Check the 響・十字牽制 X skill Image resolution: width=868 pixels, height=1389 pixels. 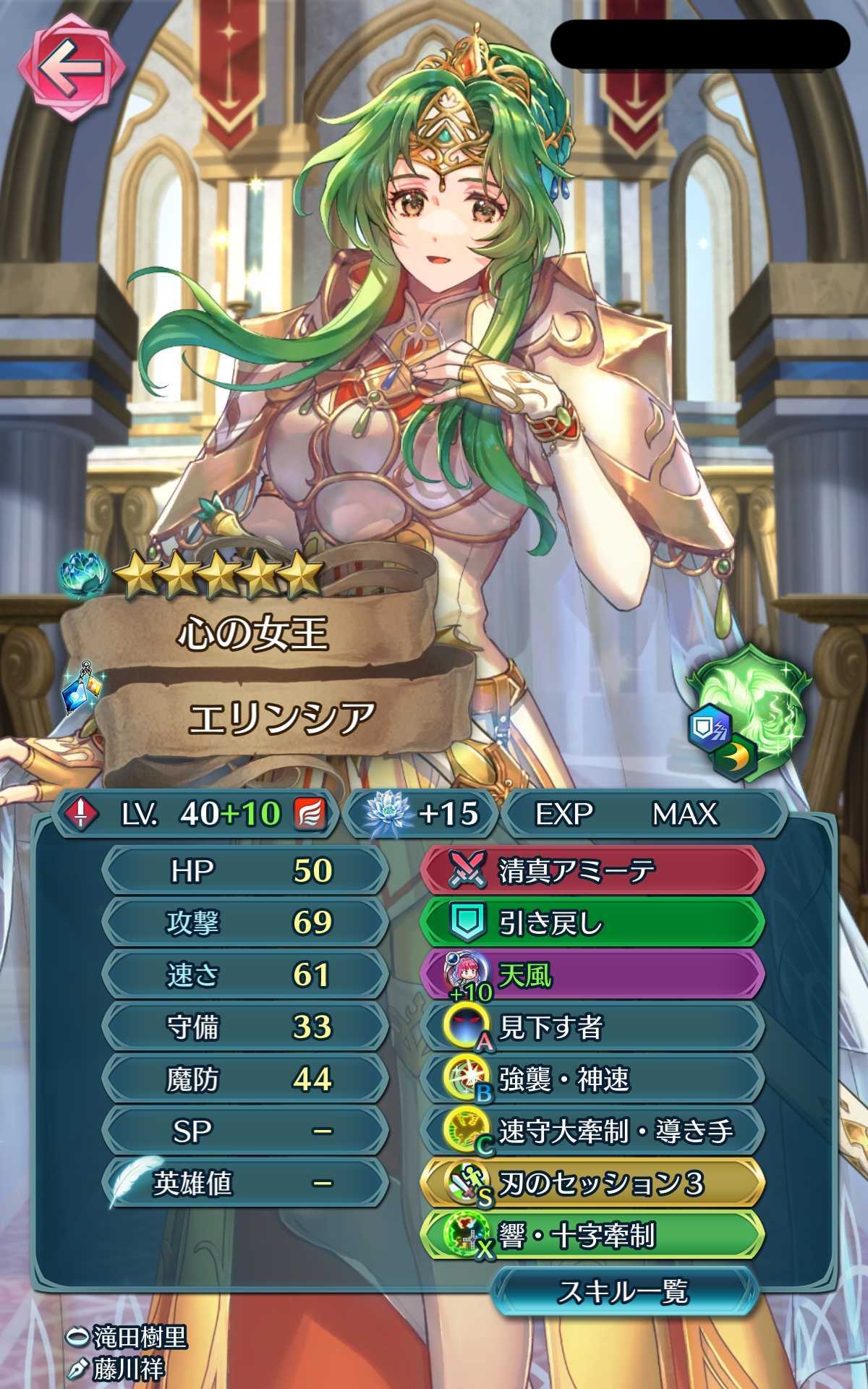pos(592,1236)
